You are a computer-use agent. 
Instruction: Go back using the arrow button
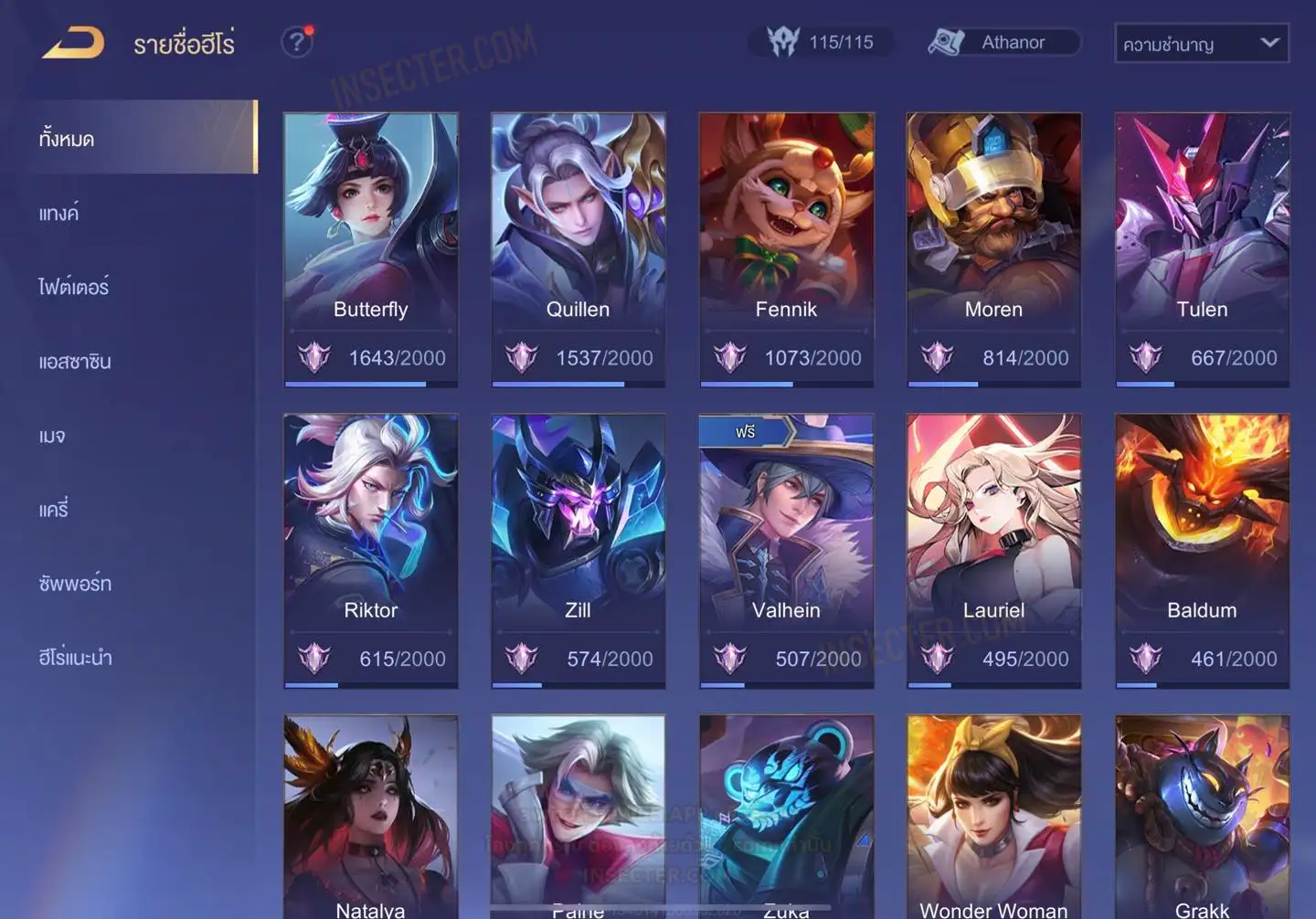click(x=73, y=43)
